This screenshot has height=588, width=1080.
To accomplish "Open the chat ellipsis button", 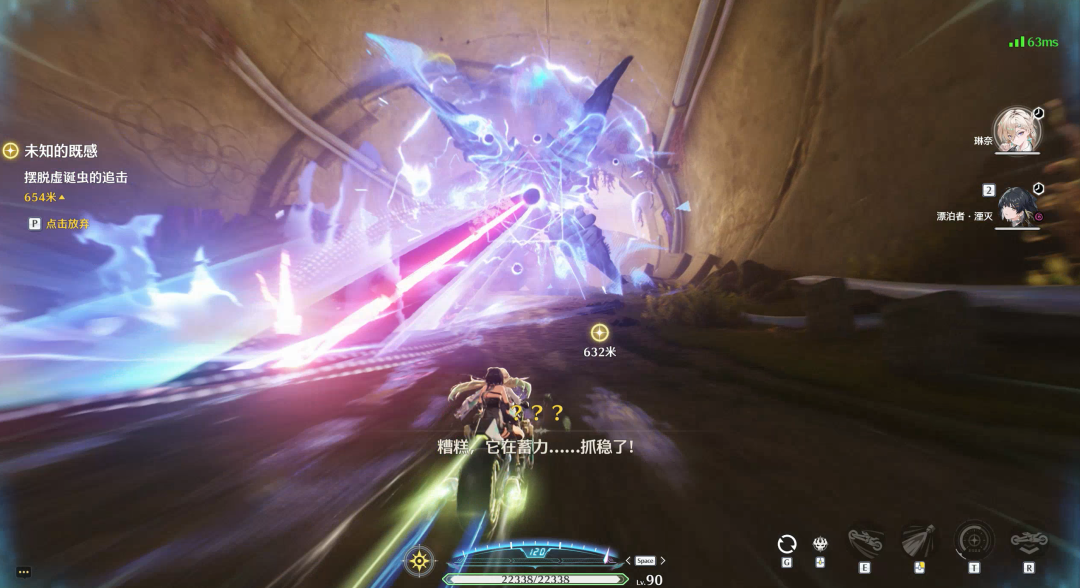I will point(23,572).
